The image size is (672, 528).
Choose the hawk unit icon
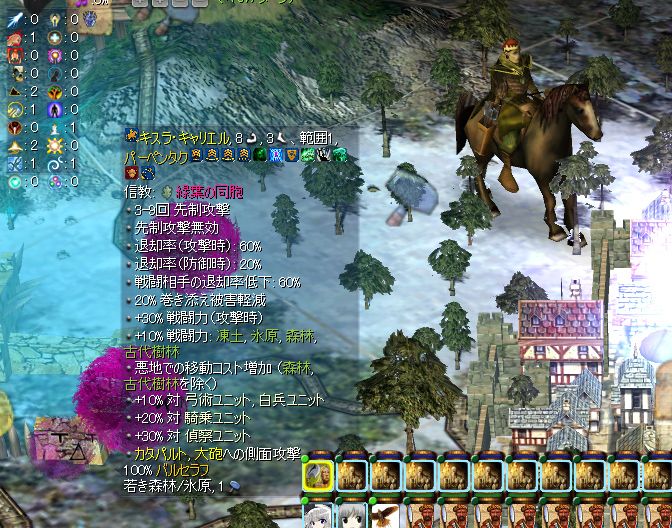[x=386, y=513]
